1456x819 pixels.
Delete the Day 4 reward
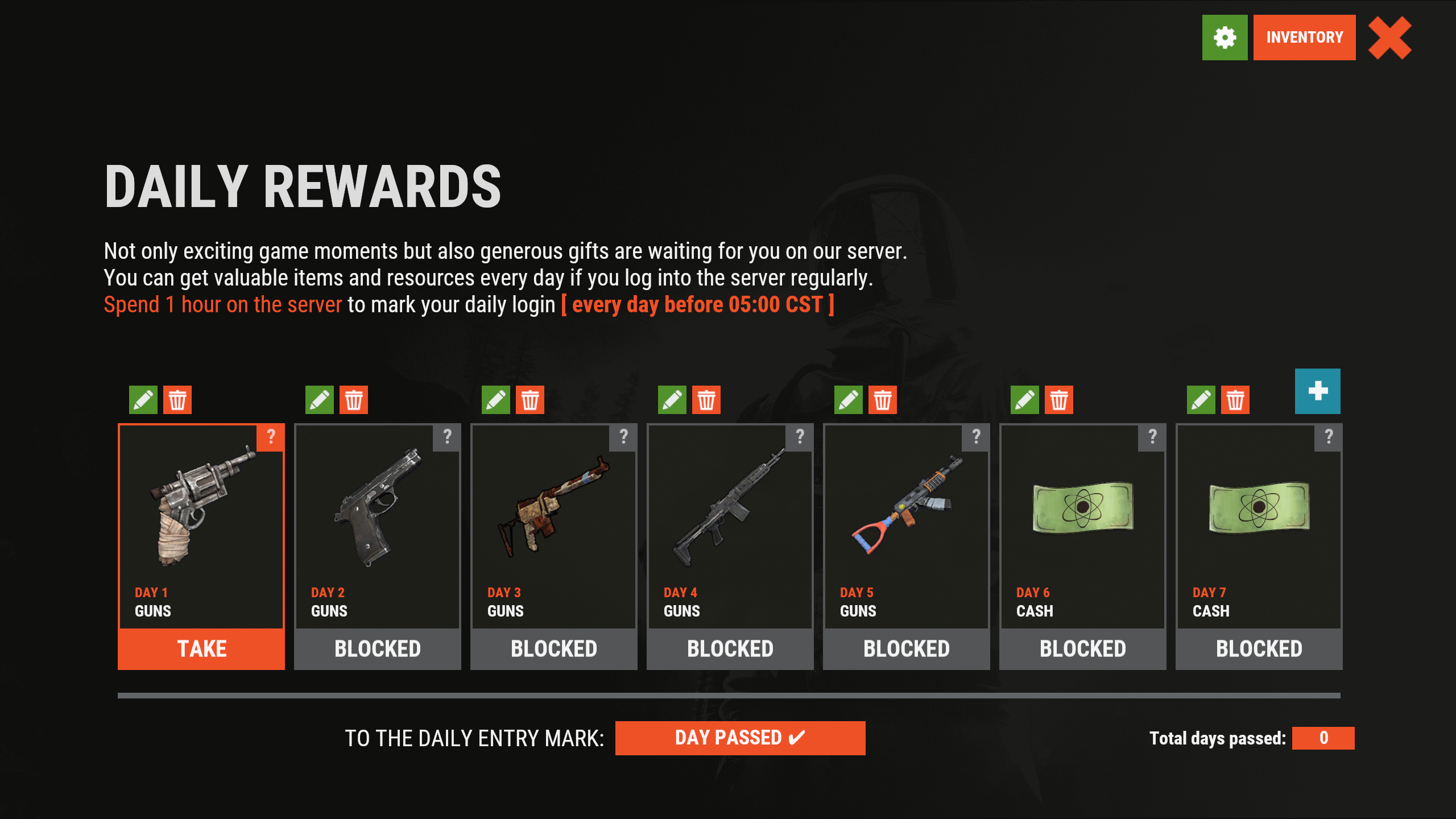click(x=706, y=400)
